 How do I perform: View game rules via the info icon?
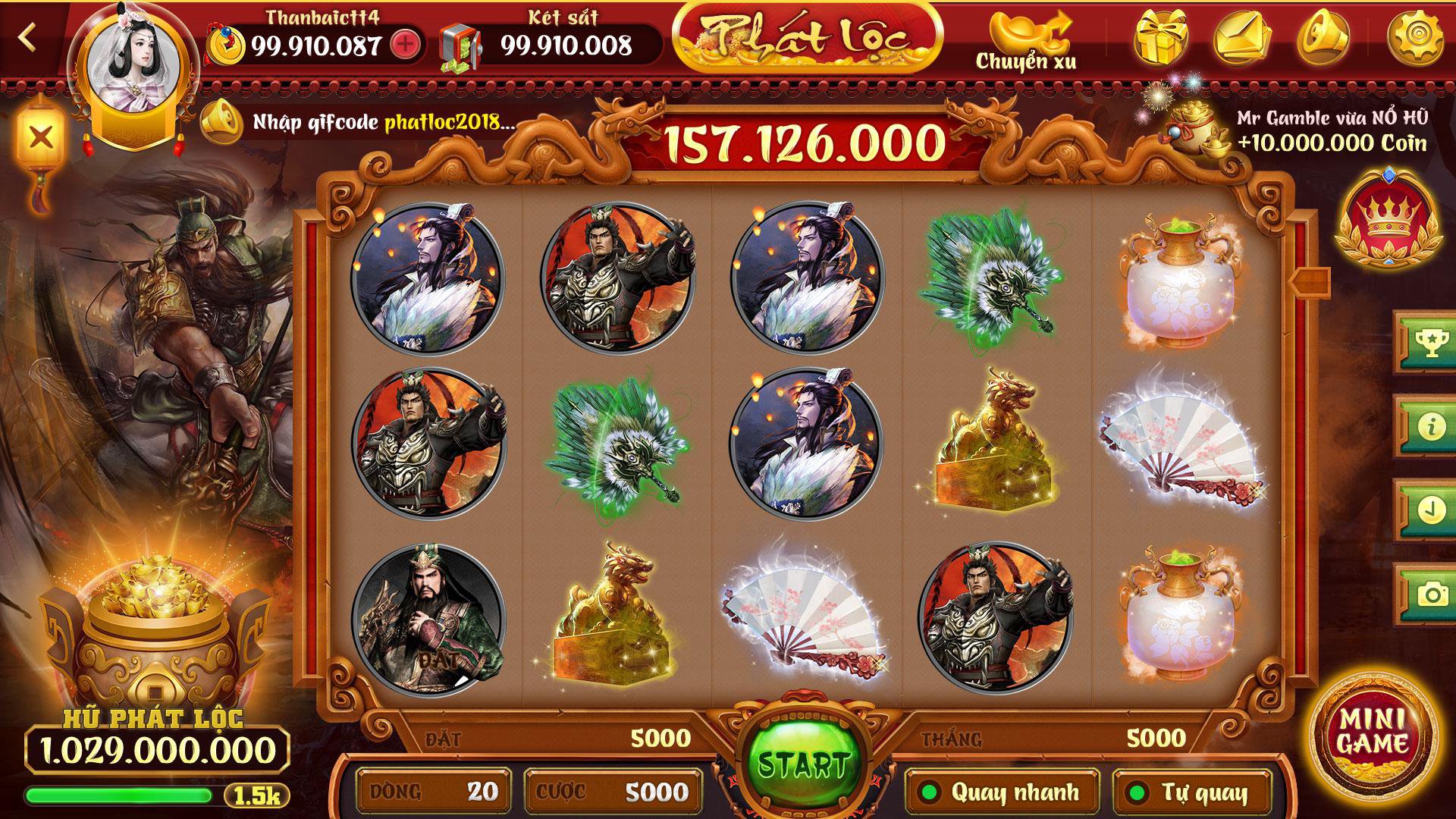click(x=1432, y=427)
